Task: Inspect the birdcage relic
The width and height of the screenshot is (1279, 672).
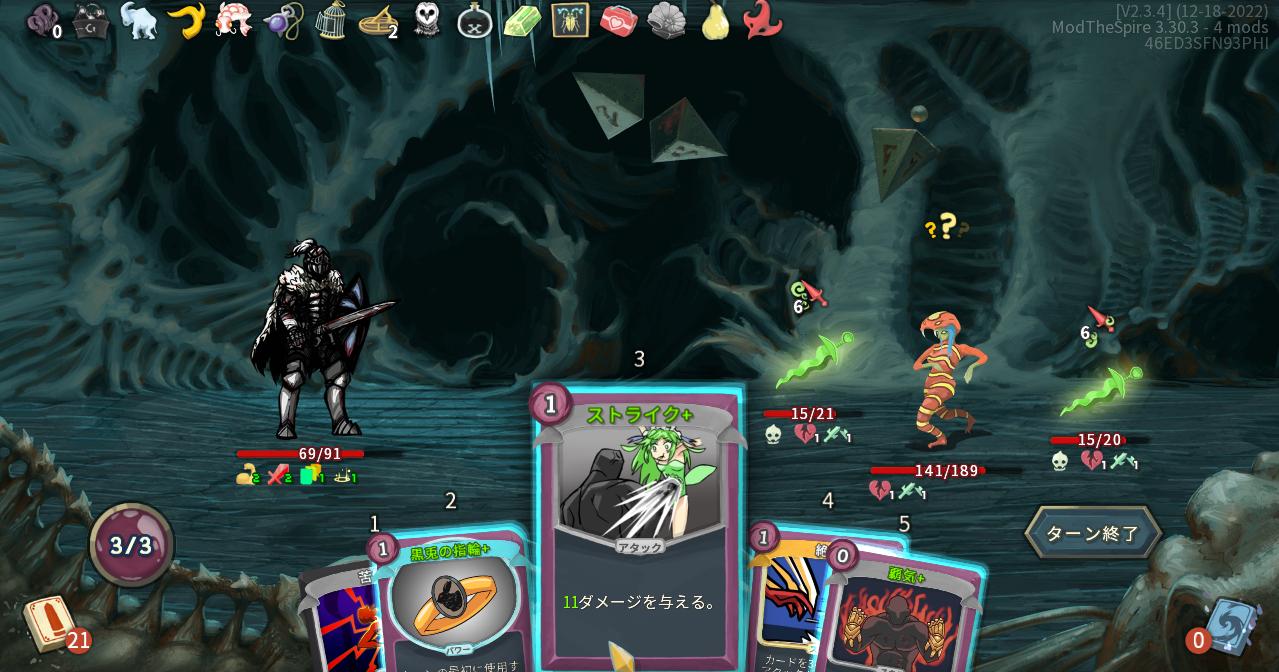Action: click(x=331, y=20)
